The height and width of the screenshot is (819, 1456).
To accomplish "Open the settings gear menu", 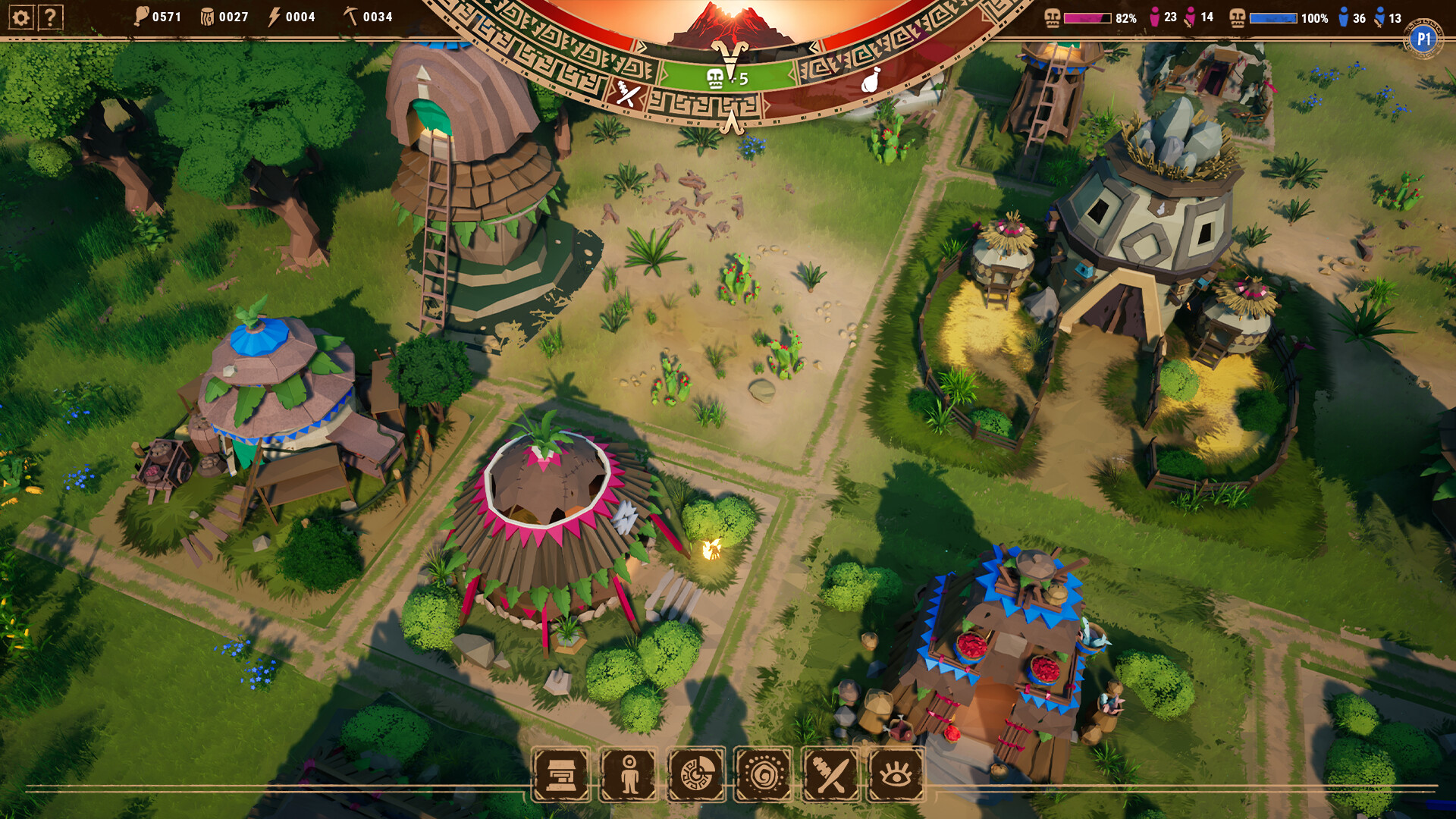I will [20, 17].
